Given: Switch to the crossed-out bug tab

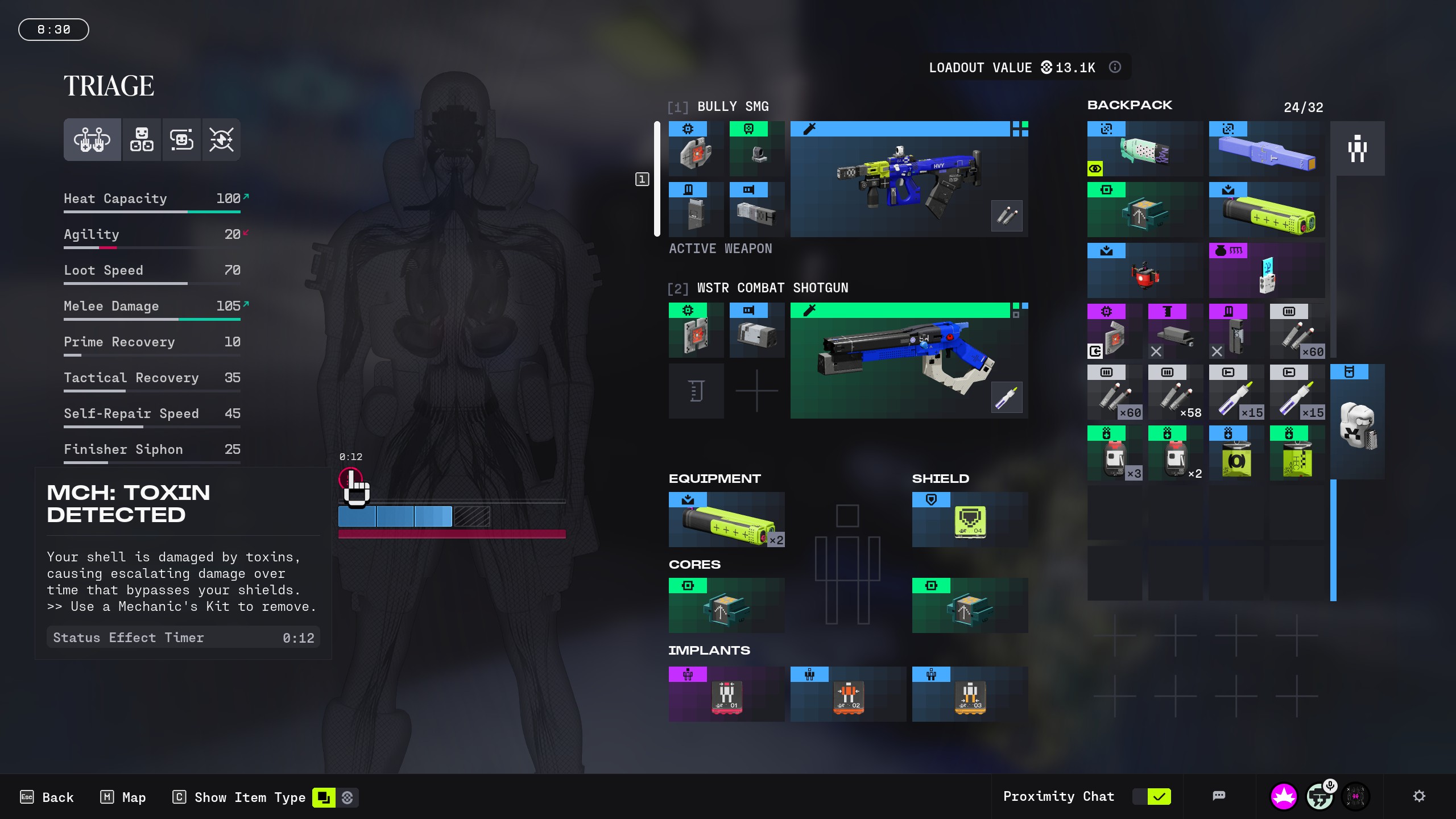Looking at the screenshot, I should [x=221, y=139].
